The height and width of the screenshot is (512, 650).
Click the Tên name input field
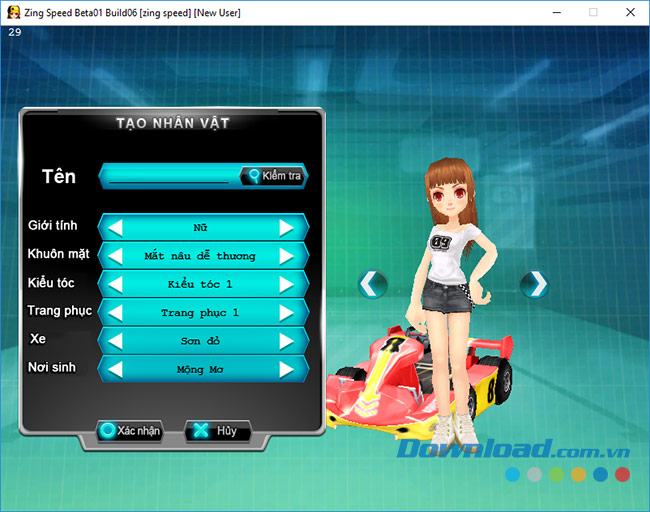(170, 176)
